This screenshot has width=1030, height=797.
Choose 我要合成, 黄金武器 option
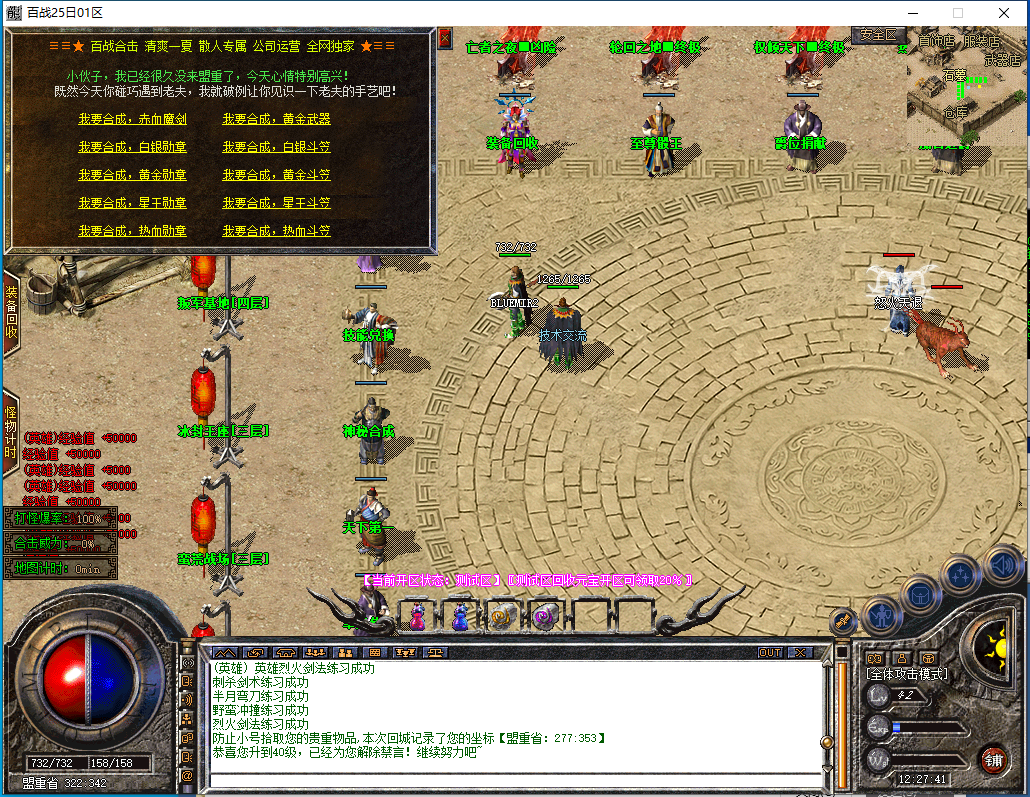pos(276,119)
